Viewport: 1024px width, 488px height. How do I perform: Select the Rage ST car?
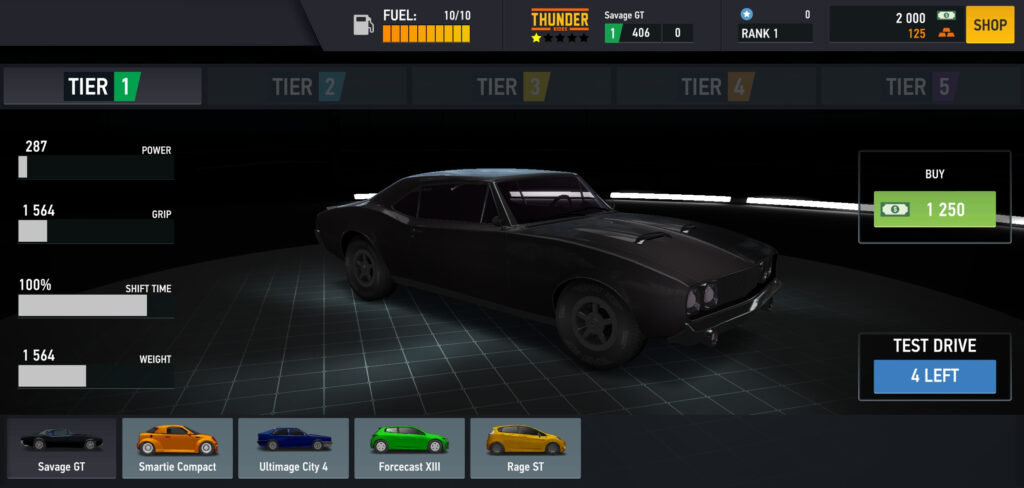point(525,448)
